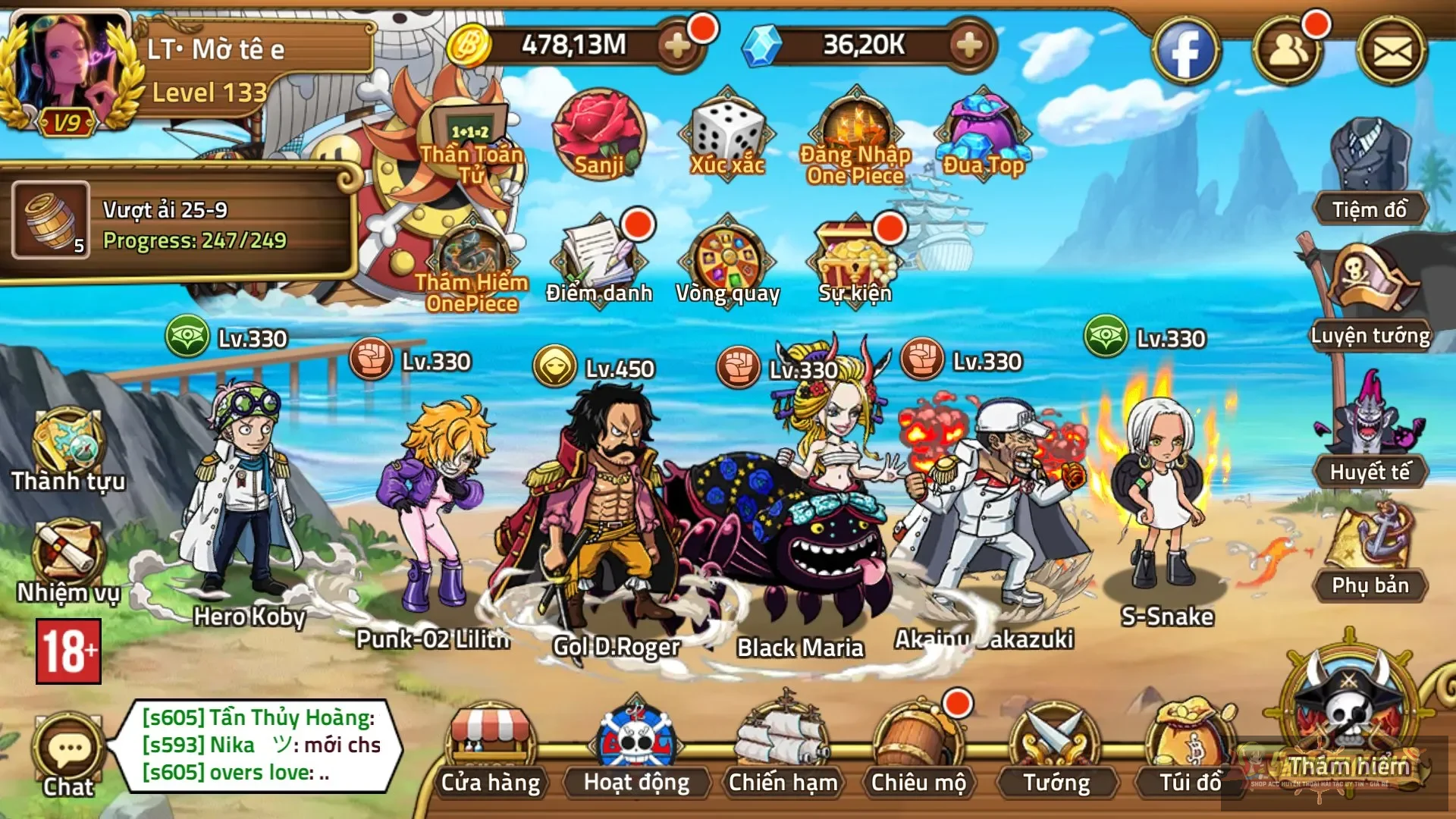Open the Sanji rose event icon
Viewport: 1456px width, 819px height.
coord(598,136)
